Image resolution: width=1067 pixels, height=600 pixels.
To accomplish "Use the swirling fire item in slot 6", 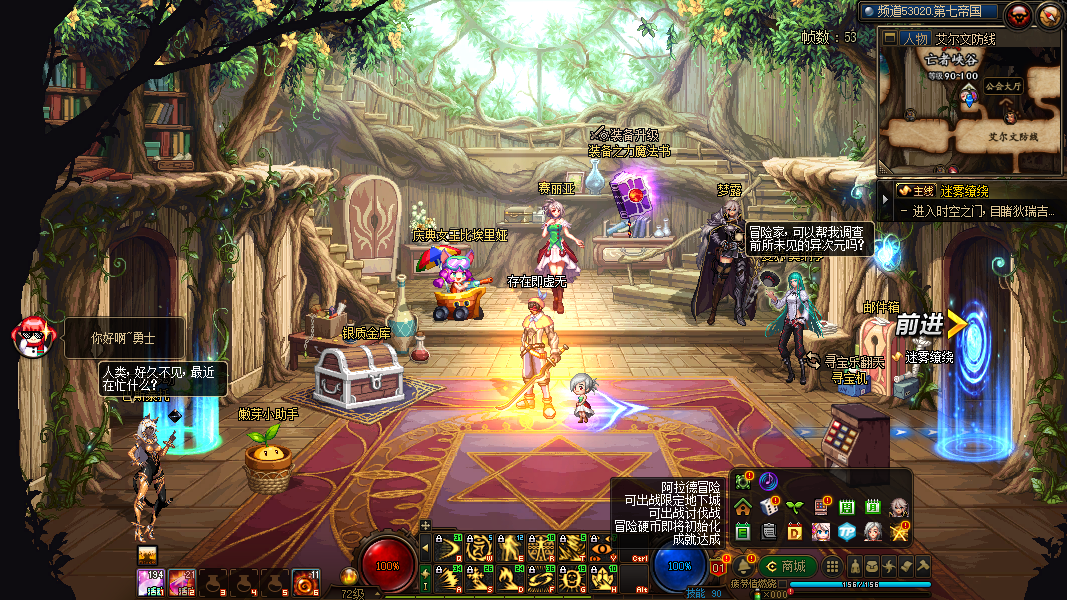I will [x=305, y=581].
